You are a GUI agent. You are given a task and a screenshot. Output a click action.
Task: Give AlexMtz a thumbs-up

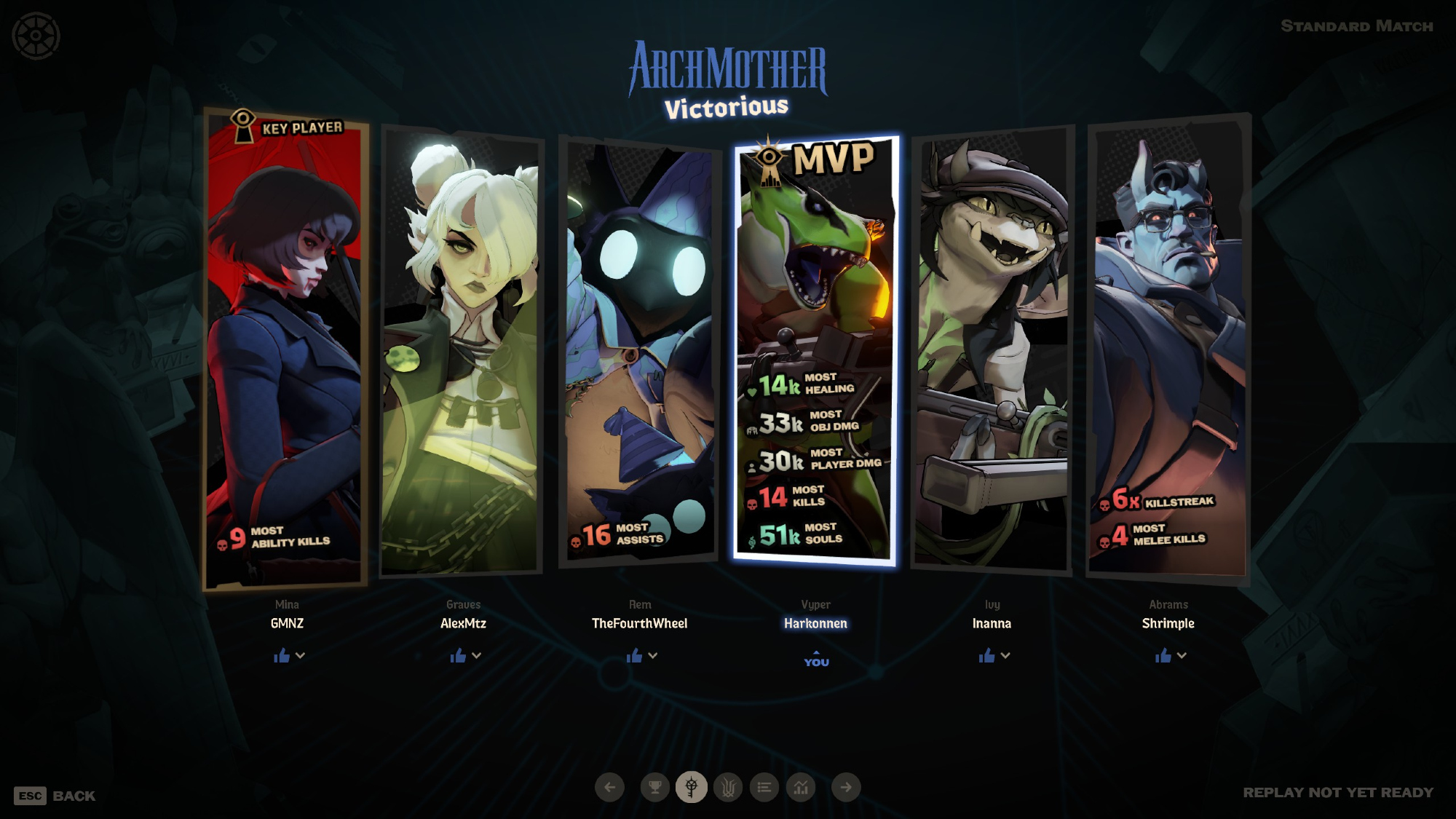[458, 656]
